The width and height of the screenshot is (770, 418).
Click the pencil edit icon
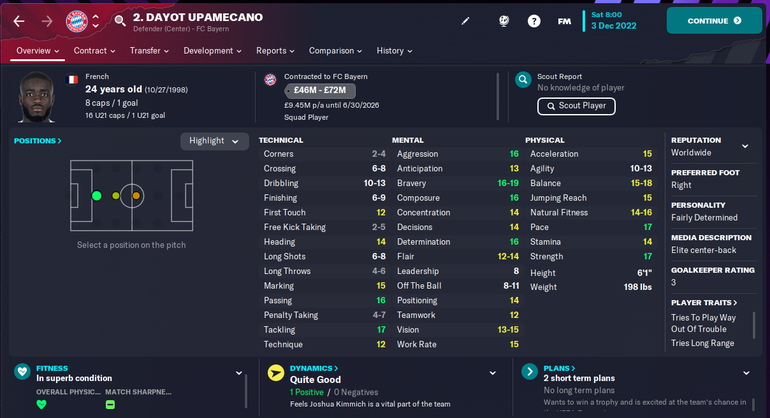[465, 20]
